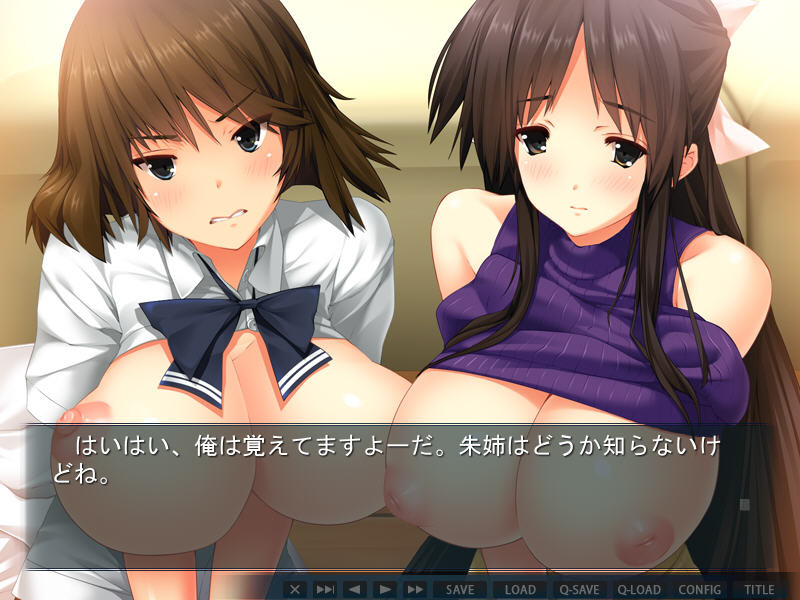Hide the text window with the X button
The height and width of the screenshot is (600, 800).
tap(294, 590)
